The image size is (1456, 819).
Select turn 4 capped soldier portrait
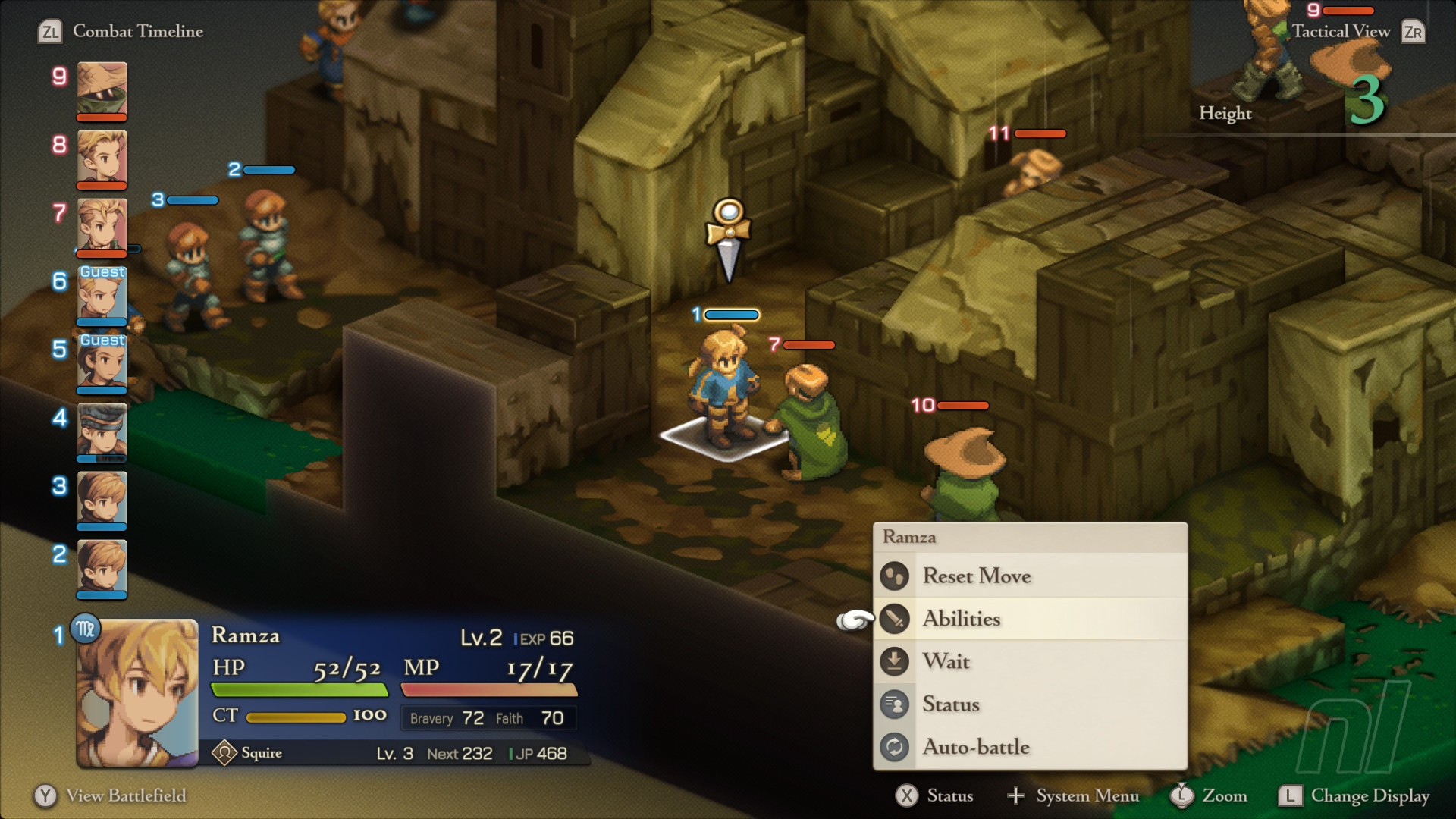[102, 431]
